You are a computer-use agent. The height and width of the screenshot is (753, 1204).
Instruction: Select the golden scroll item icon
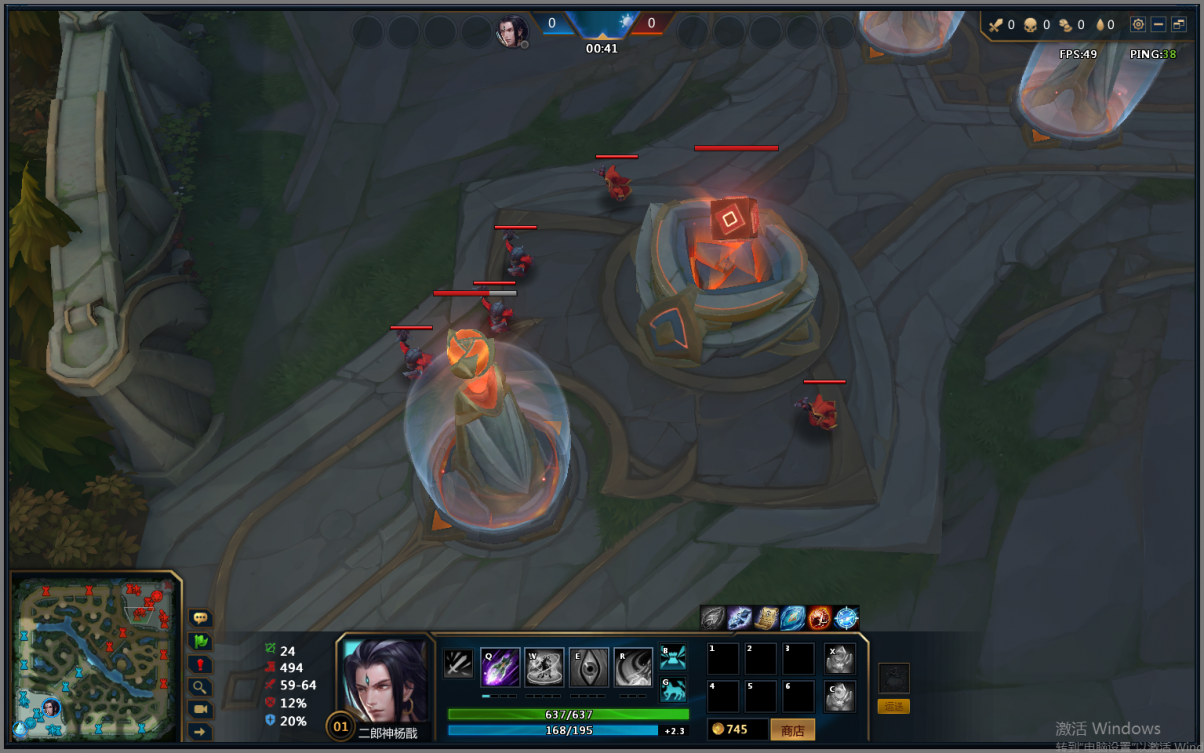pos(766,618)
